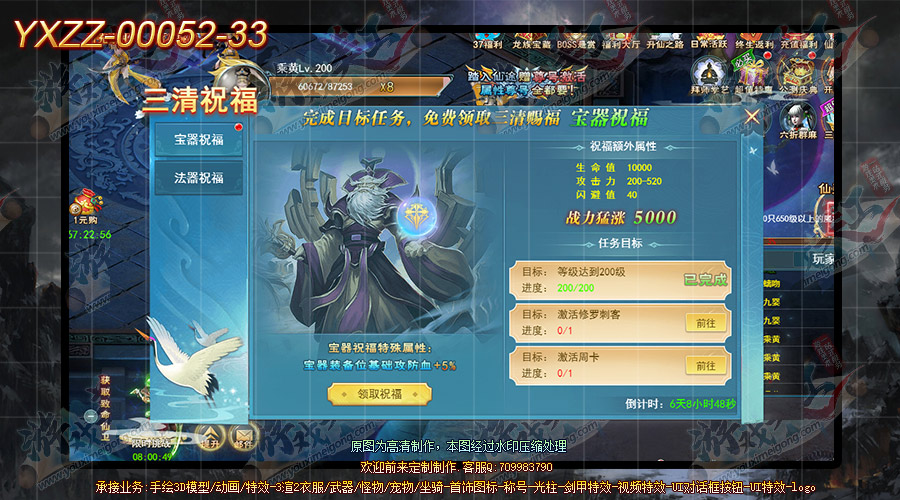900x500 pixels.
Task: Go to the 激活修罗刺客 objective
Action: [705, 322]
